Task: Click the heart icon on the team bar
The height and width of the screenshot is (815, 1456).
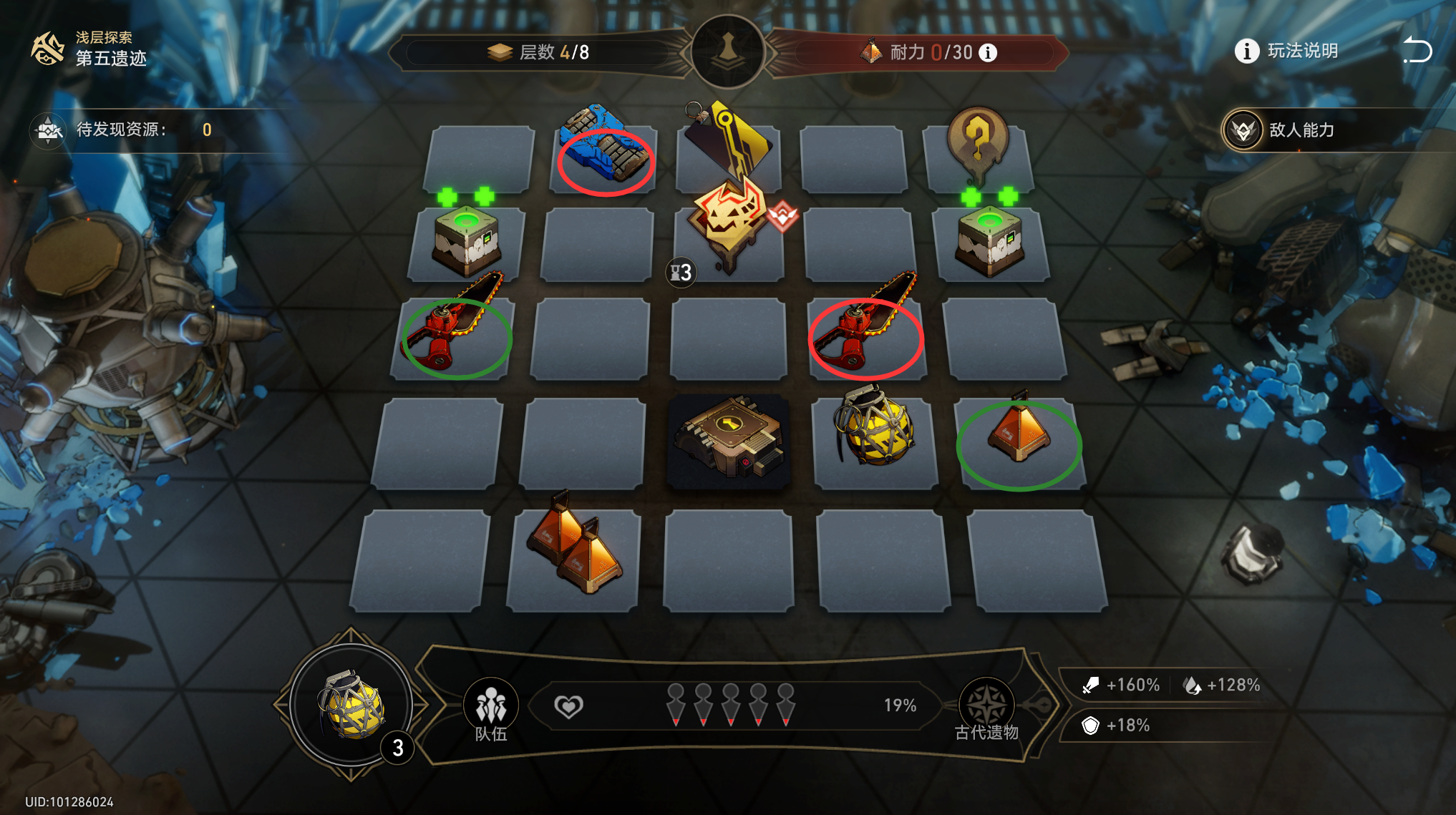Action: tap(568, 707)
